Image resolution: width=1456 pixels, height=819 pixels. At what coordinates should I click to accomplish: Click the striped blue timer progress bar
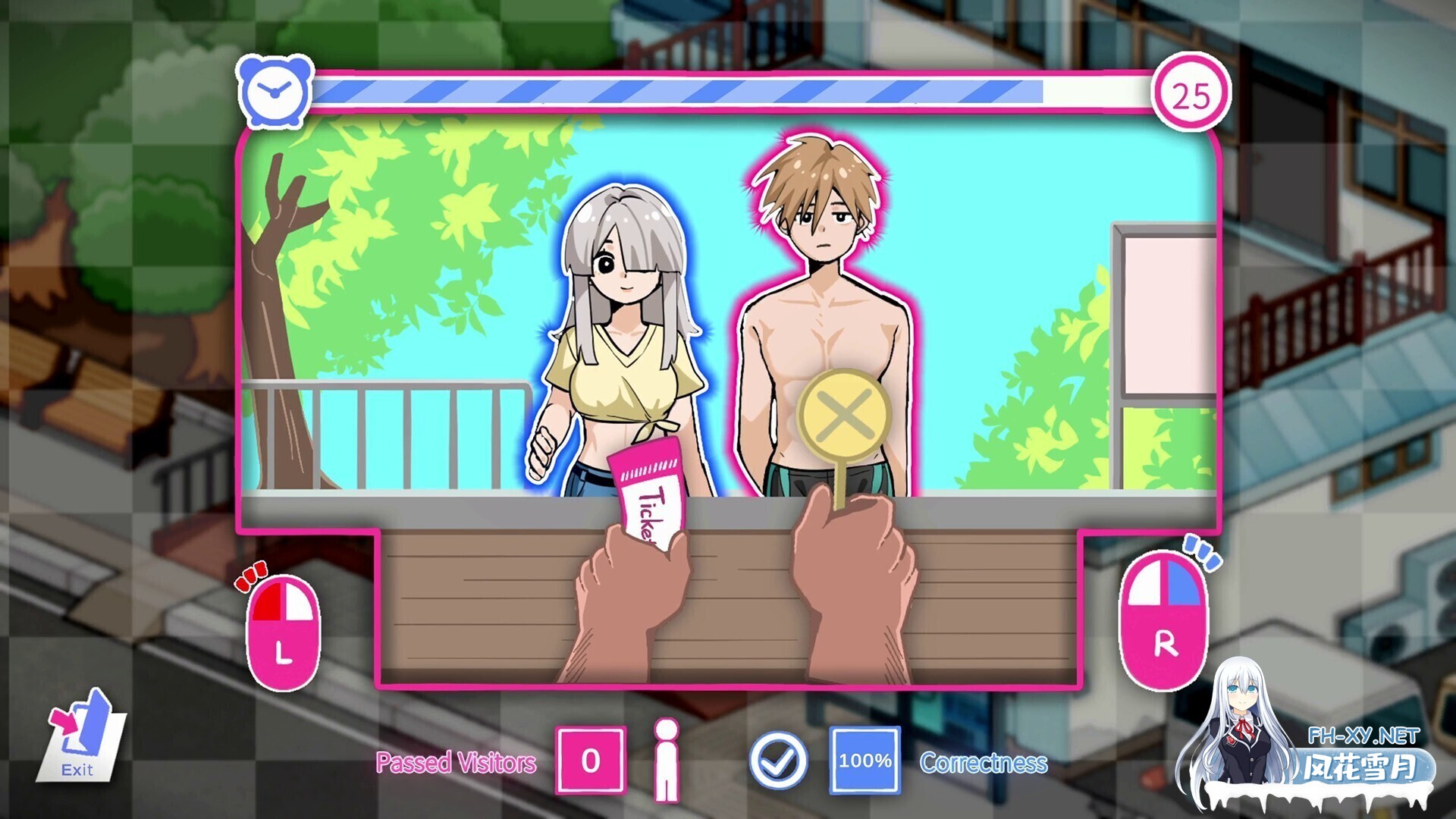point(682,91)
